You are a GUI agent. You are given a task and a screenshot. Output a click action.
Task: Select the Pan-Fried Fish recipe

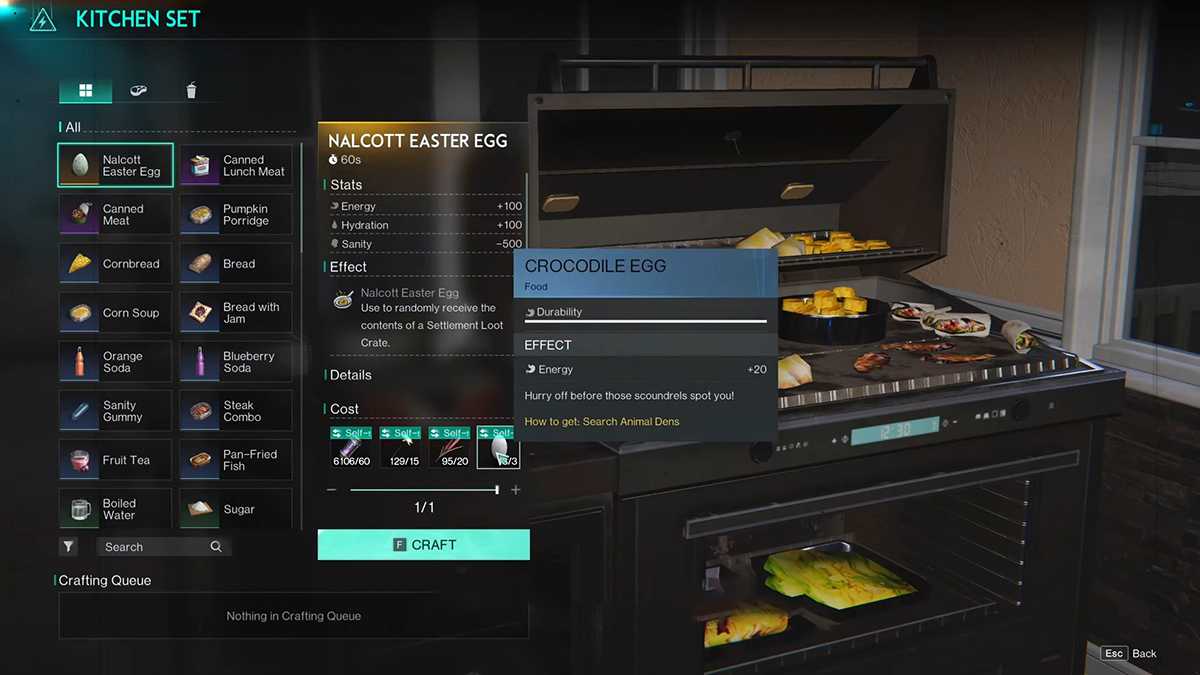click(236, 460)
